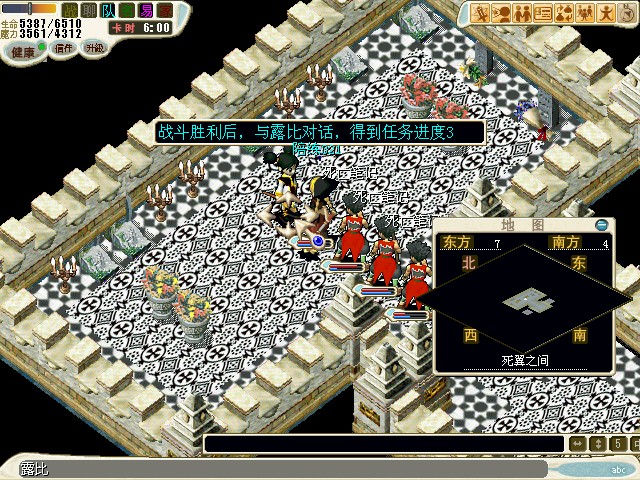Open the single character action icon
Viewport: 640px width, 480px height.
tap(603, 13)
